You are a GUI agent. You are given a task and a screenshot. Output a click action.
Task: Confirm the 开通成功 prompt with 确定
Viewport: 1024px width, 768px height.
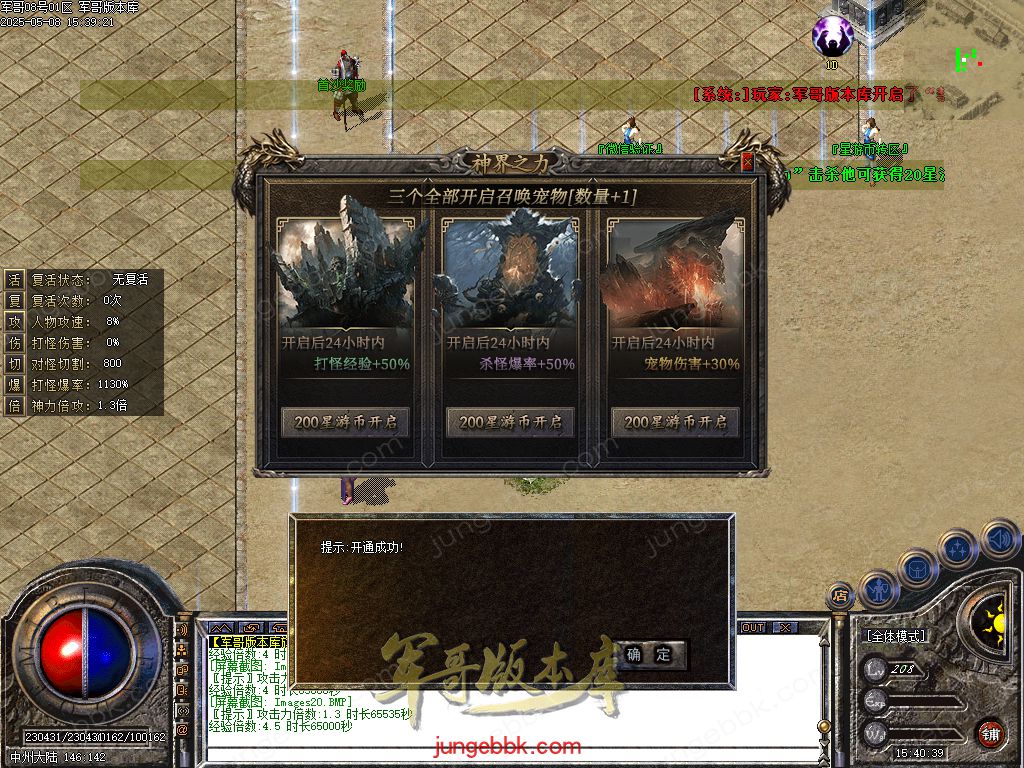click(650, 655)
